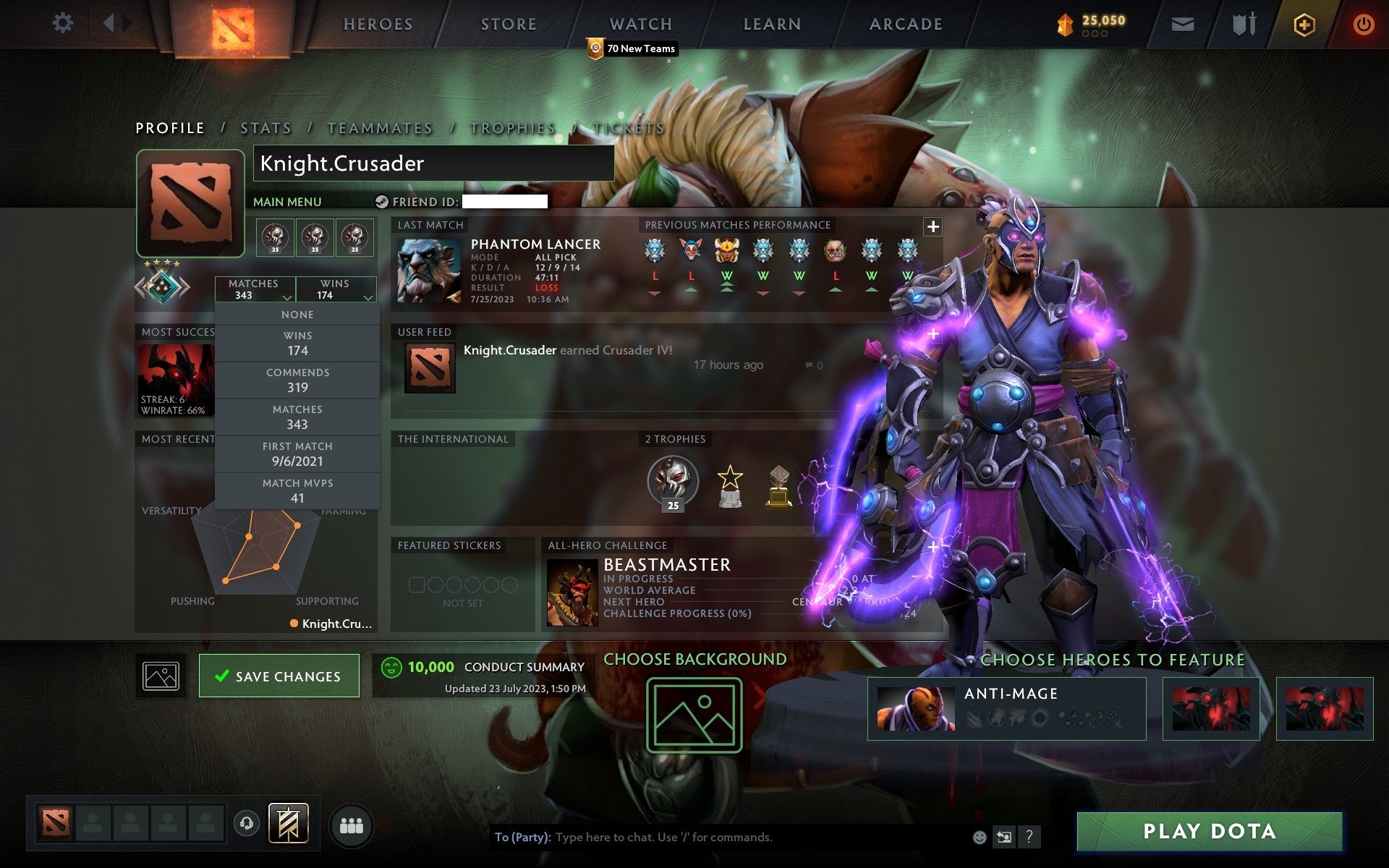Select FIRST MATCH from the open stat dropdown

pyautogui.click(x=297, y=454)
